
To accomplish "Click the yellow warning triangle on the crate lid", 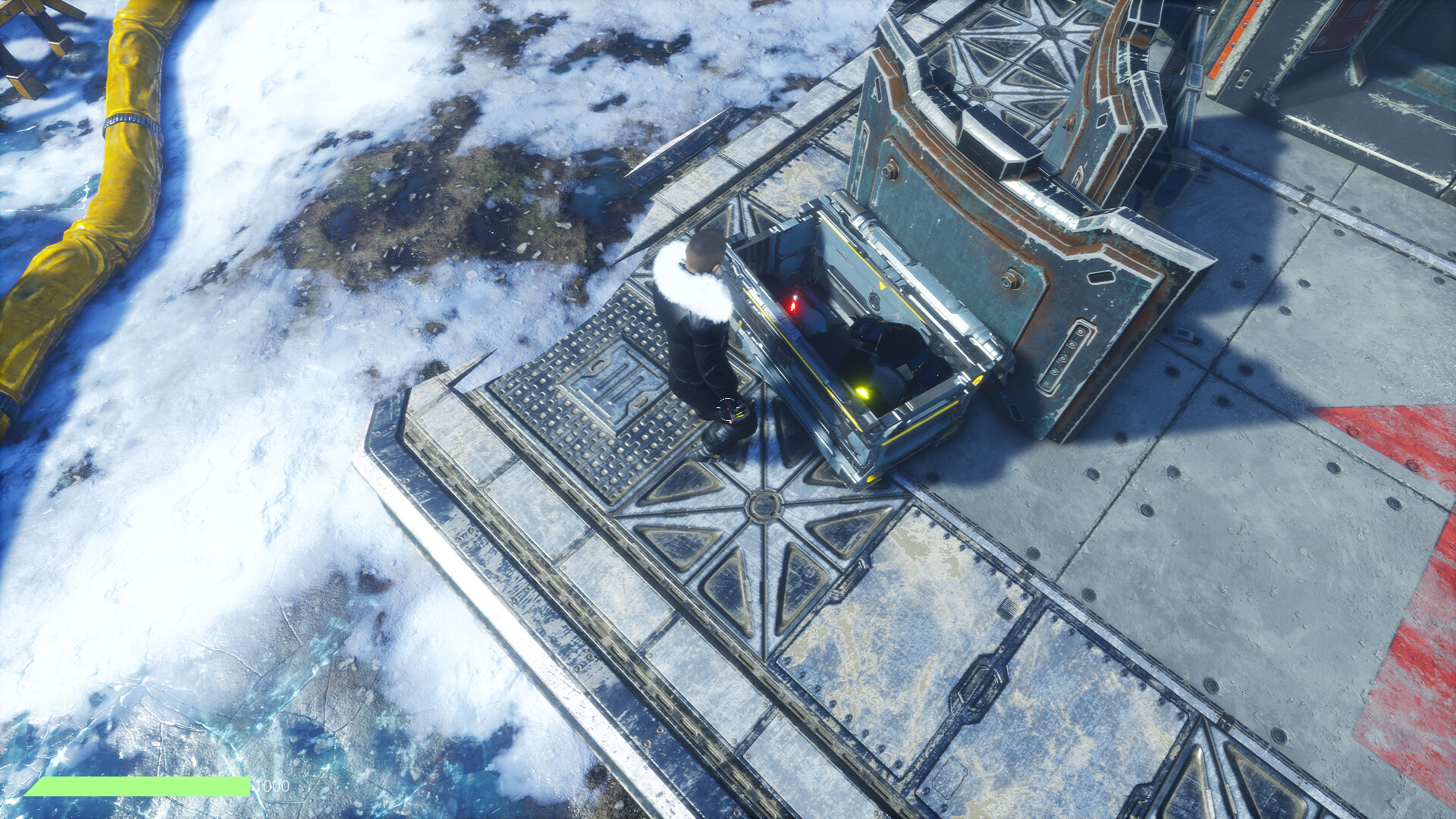I will 882,285.
